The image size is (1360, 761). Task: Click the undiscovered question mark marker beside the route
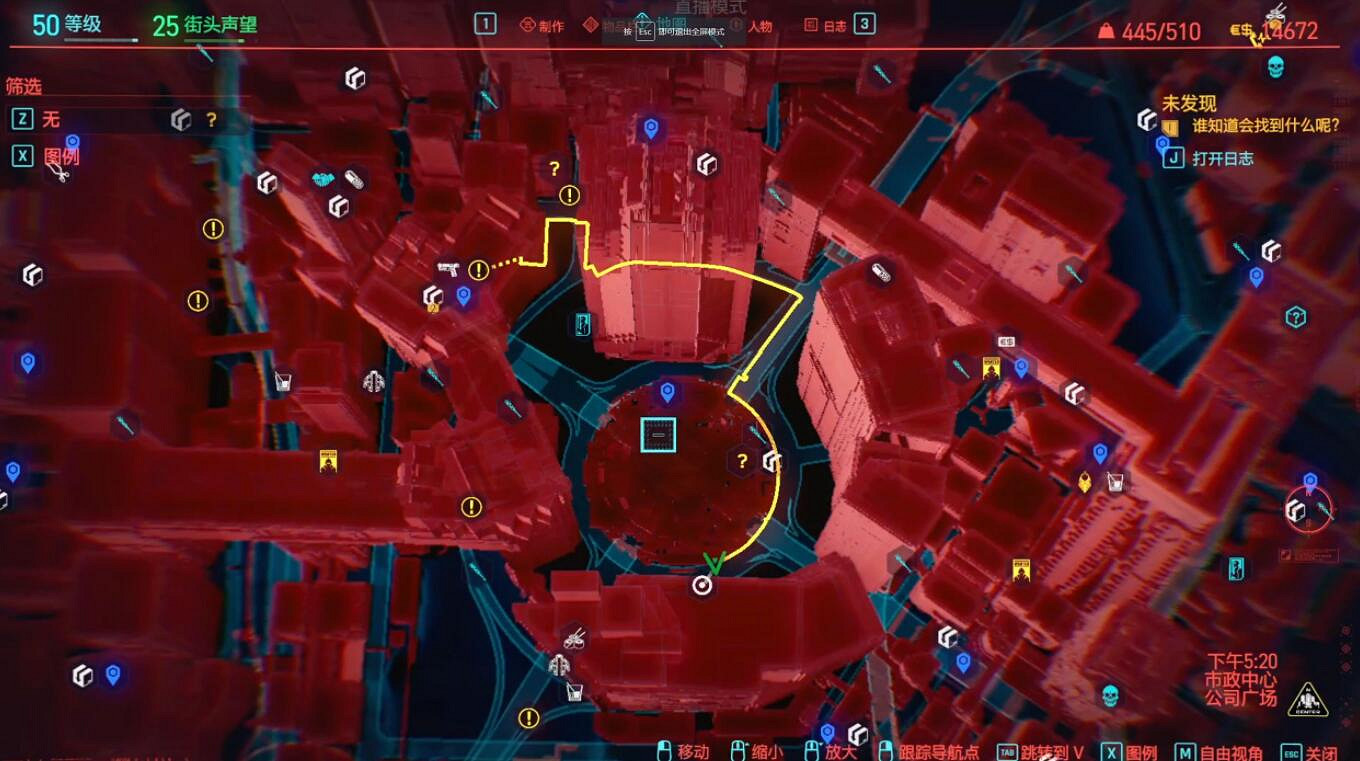click(x=741, y=460)
